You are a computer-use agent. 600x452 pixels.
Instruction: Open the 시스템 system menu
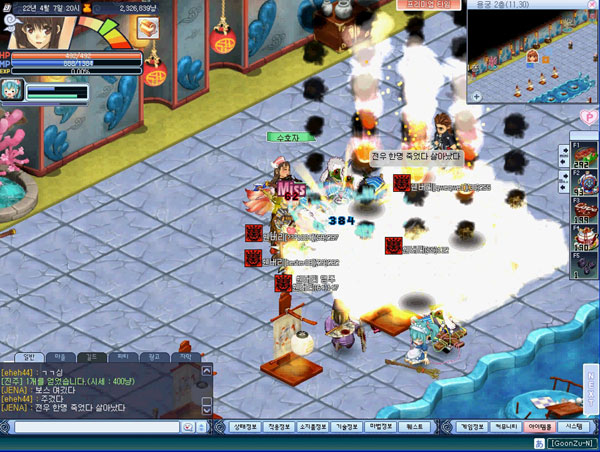coord(573,425)
